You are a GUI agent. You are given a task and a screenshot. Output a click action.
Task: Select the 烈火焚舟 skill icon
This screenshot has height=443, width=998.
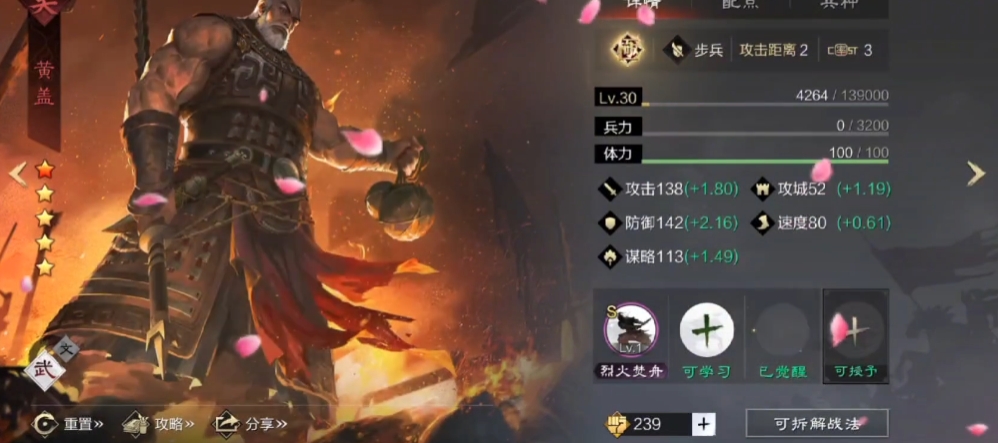pos(630,330)
